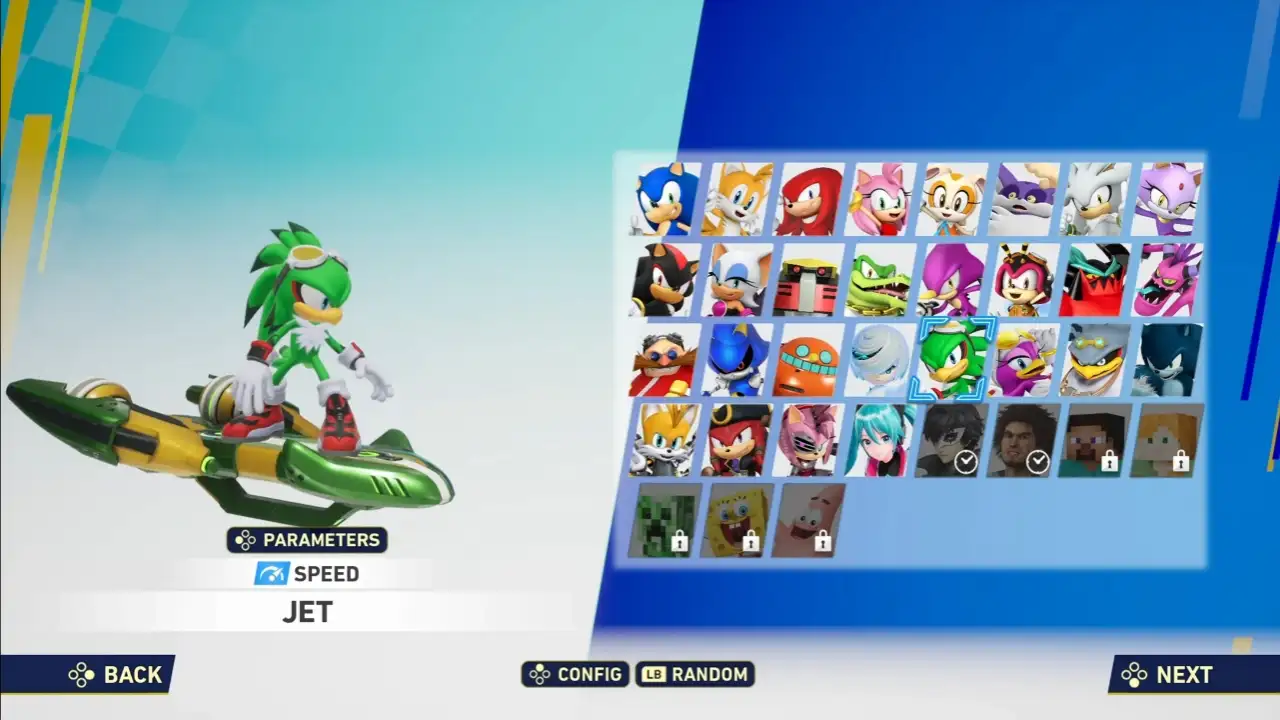
Task: Select Wave the Swallow next to Jet
Action: click(x=1022, y=360)
